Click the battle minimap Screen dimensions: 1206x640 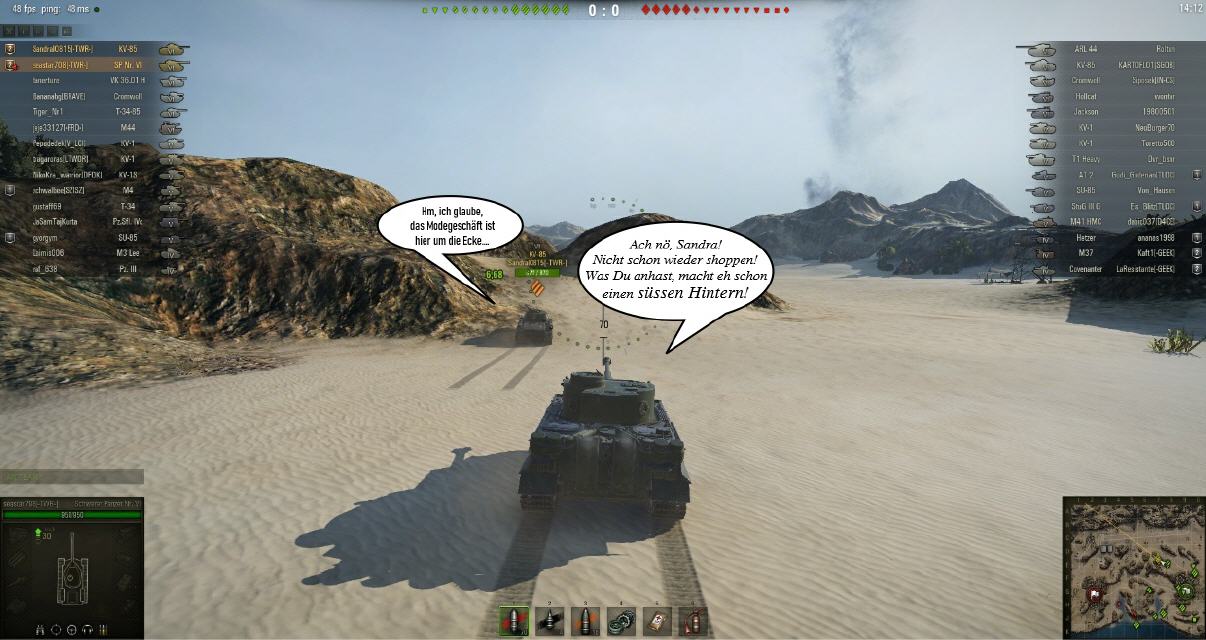click(x=1133, y=568)
